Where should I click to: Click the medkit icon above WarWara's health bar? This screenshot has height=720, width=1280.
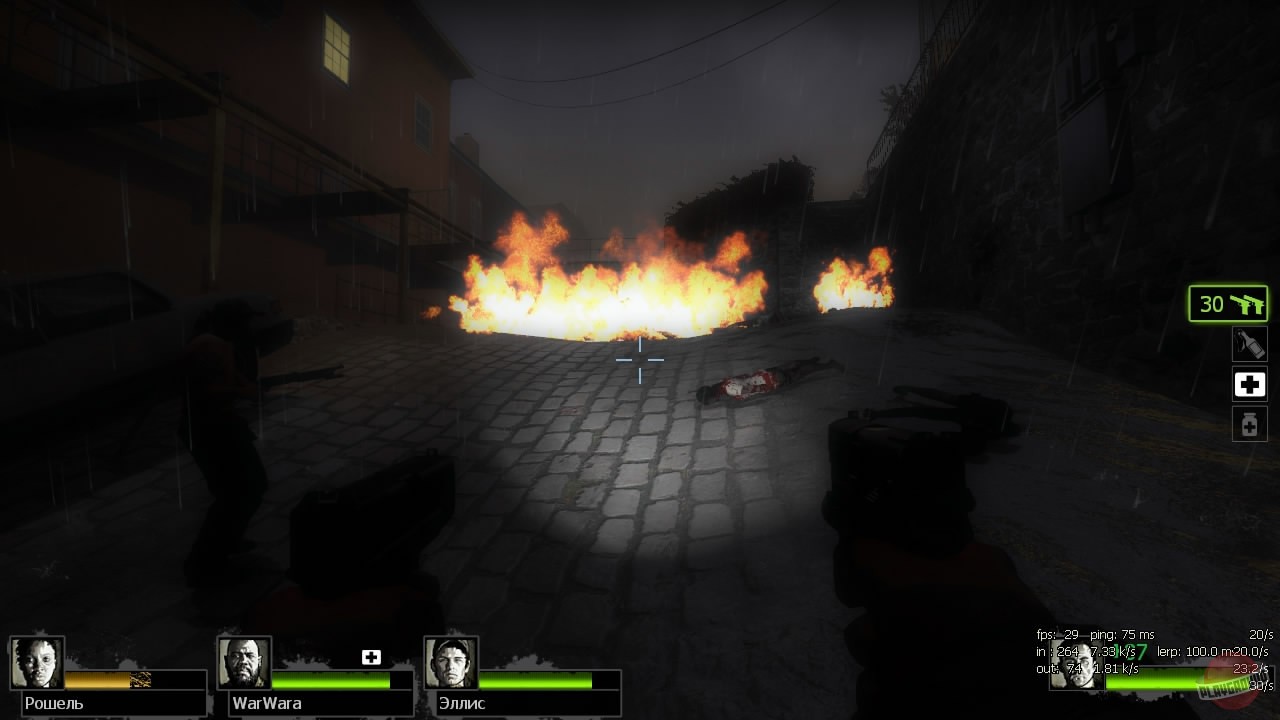pos(371,657)
